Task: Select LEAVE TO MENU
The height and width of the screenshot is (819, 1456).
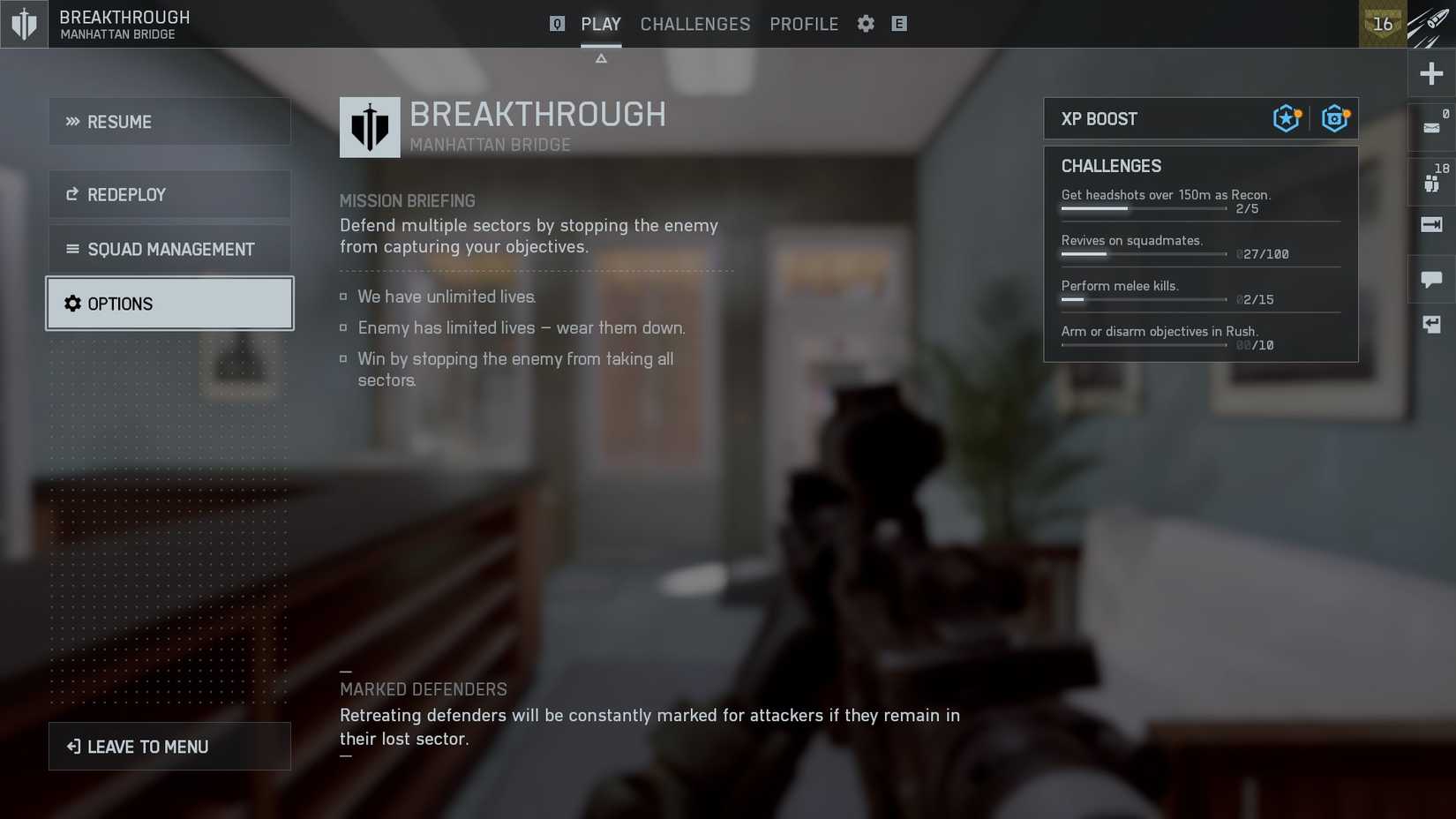Action: coord(169,746)
